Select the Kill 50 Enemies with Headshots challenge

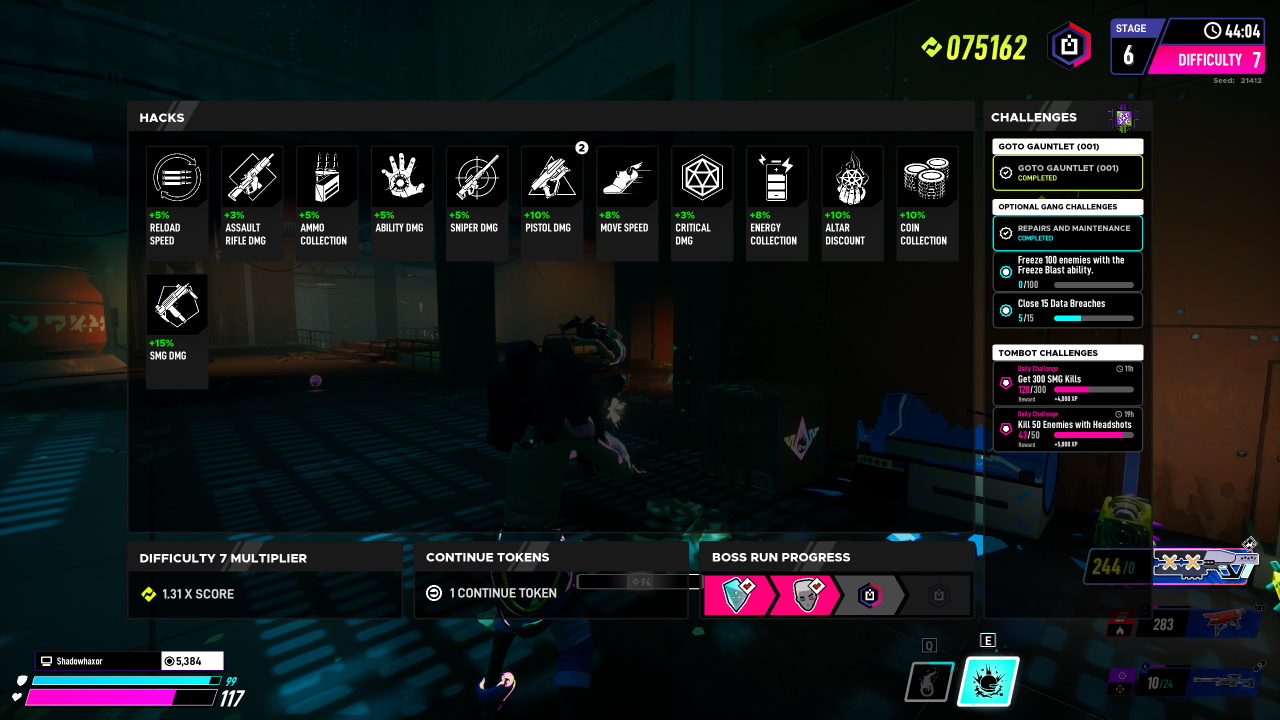click(x=1067, y=430)
